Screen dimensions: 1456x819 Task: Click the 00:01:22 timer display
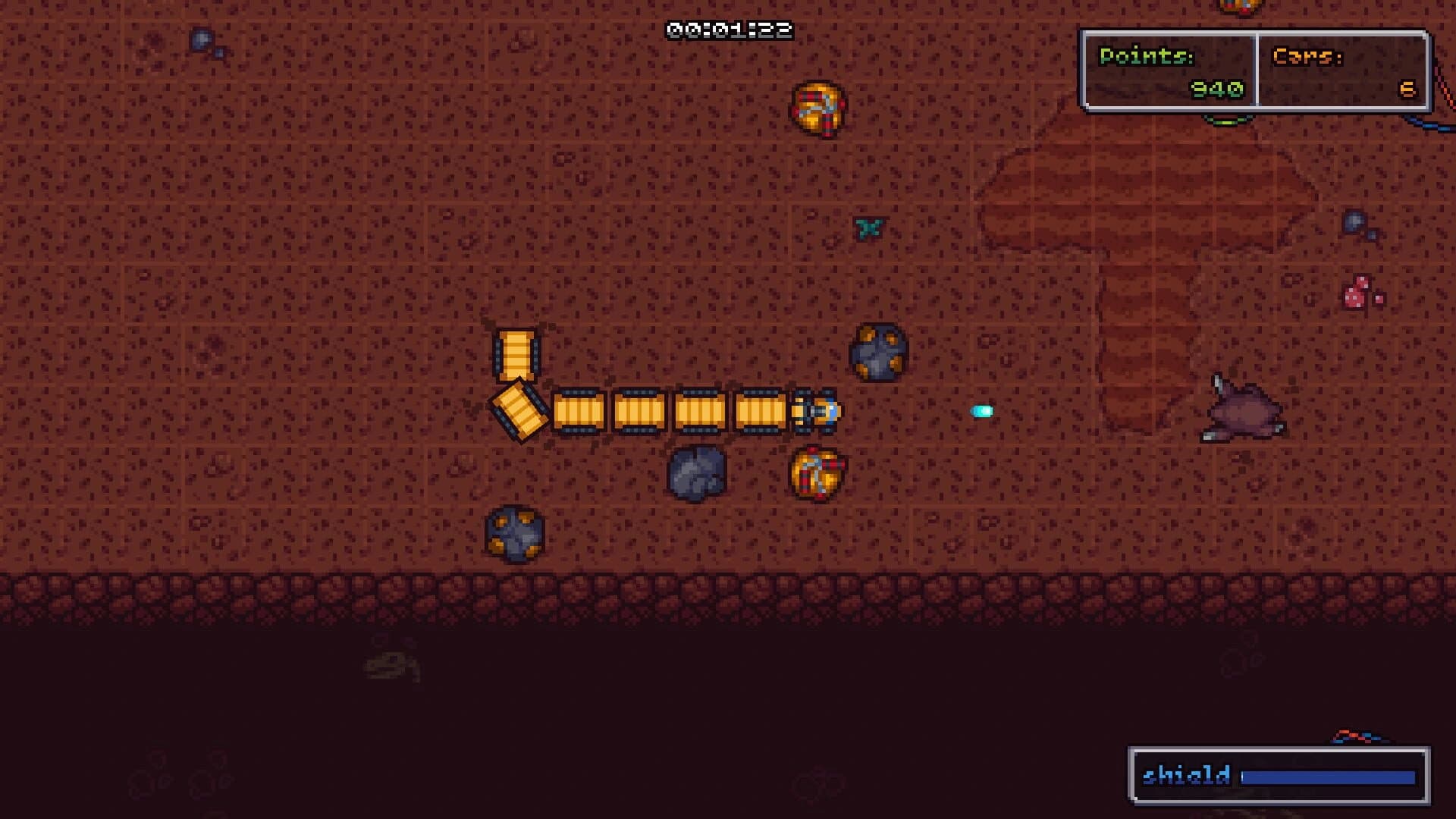coord(730,30)
